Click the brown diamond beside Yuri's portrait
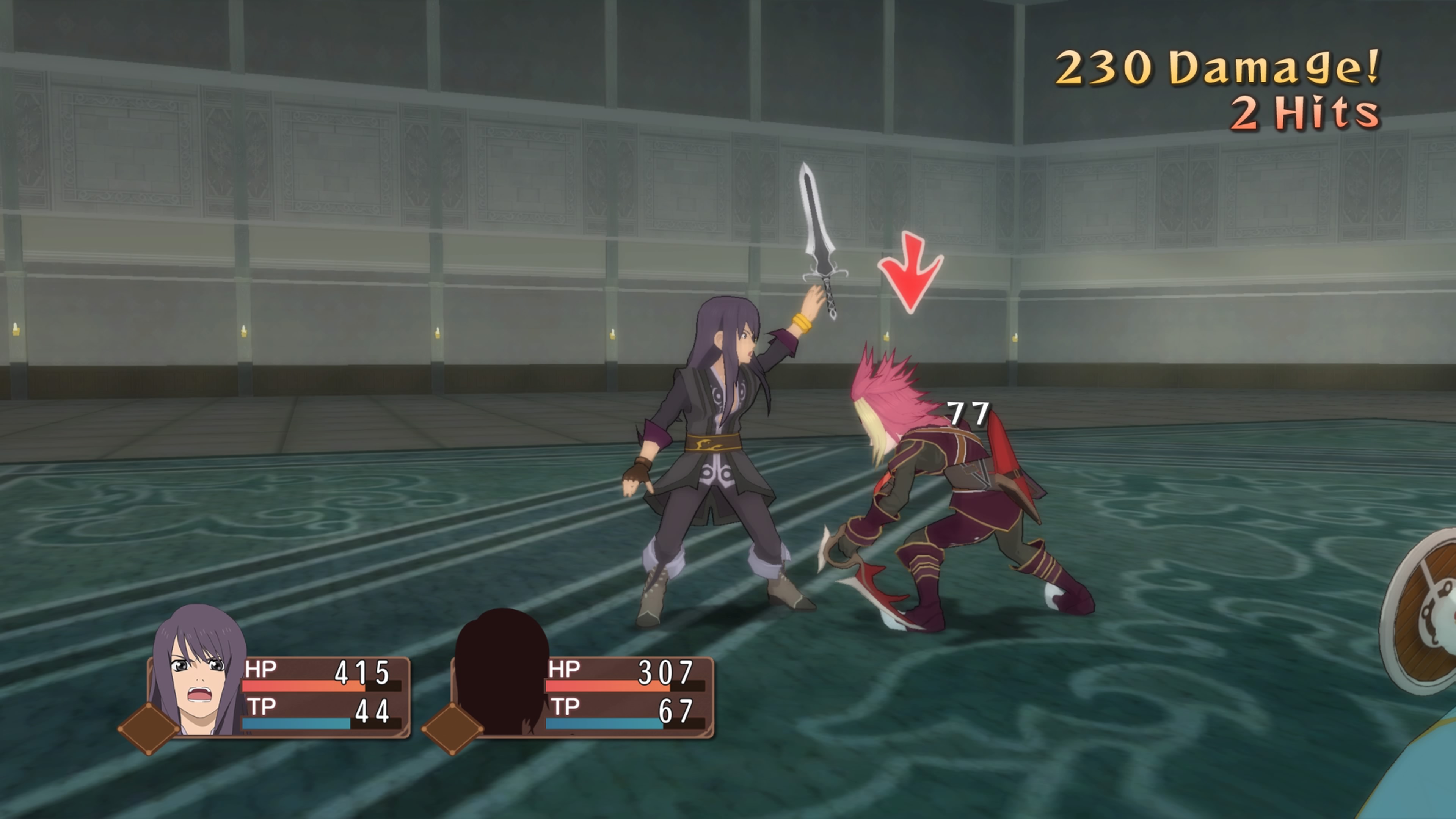 pyautogui.click(x=148, y=728)
